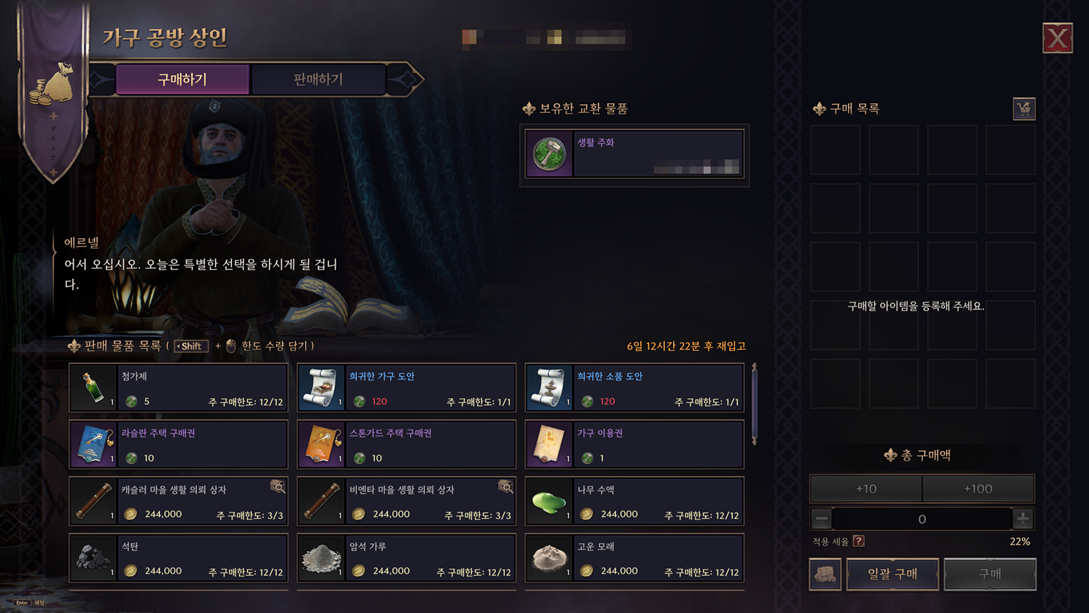Pick the 희귀한 소품 도안 item
Viewport: 1089px width, 613px height.
tap(634, 388)
